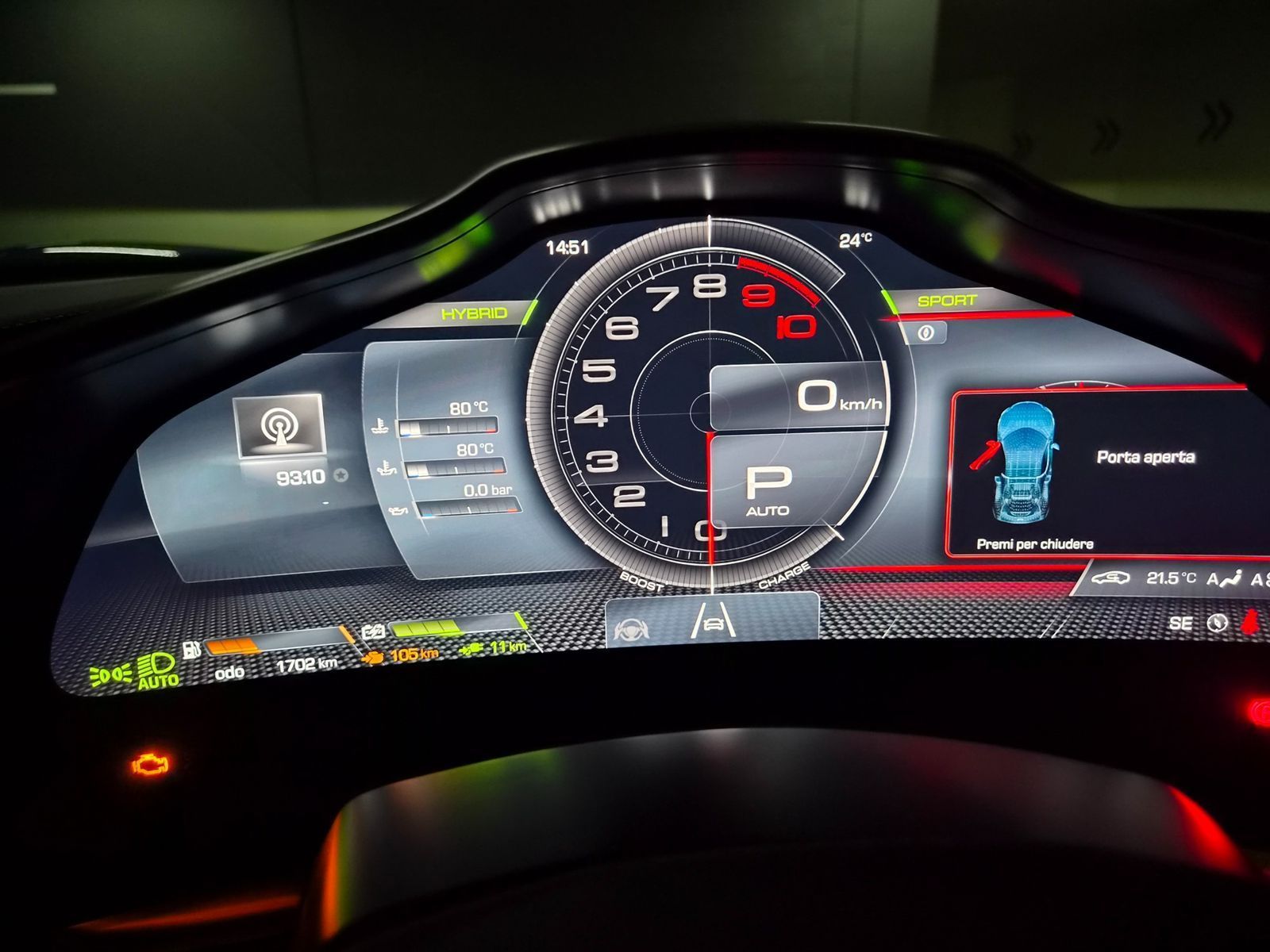Select the HYBRID drive mode label
Viewport: 1270px width, 952px height.
tap(474, 313)
